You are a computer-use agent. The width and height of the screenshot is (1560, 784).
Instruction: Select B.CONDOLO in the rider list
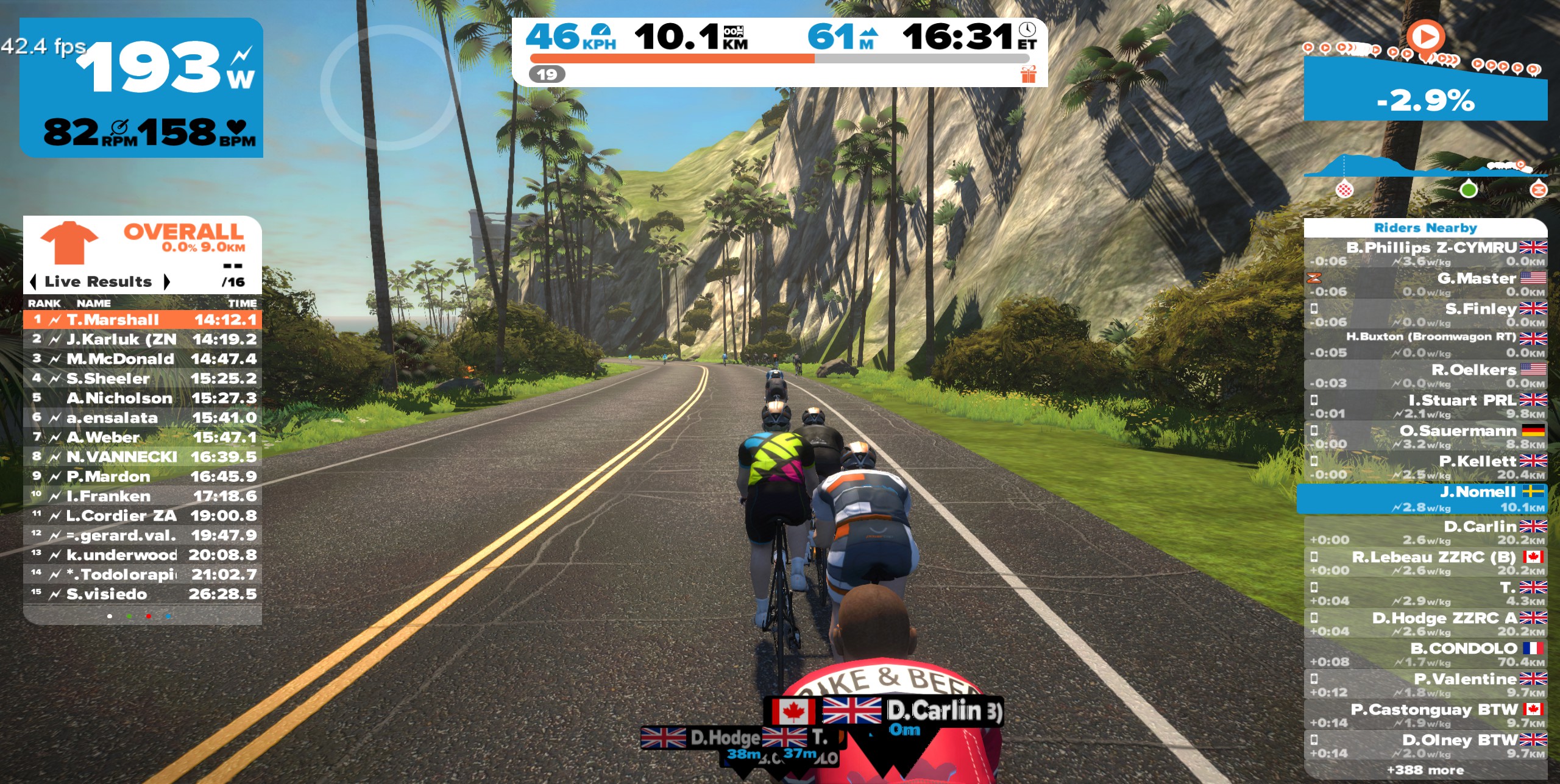point(1425,654)
